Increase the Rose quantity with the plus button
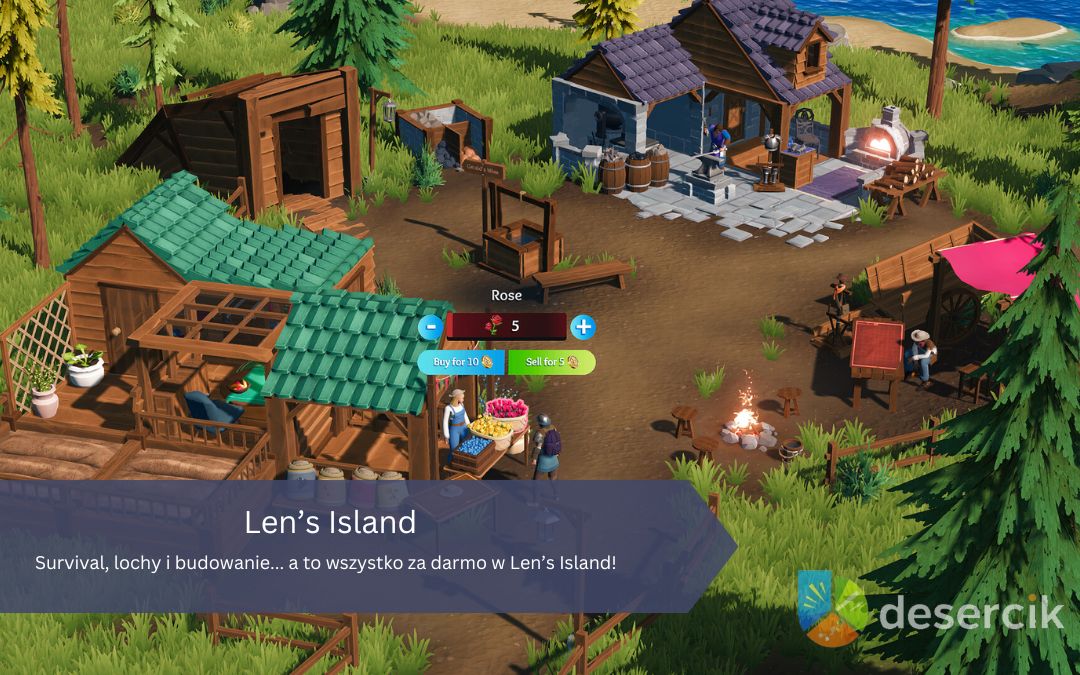1080x675 pixels. point(582,326)
